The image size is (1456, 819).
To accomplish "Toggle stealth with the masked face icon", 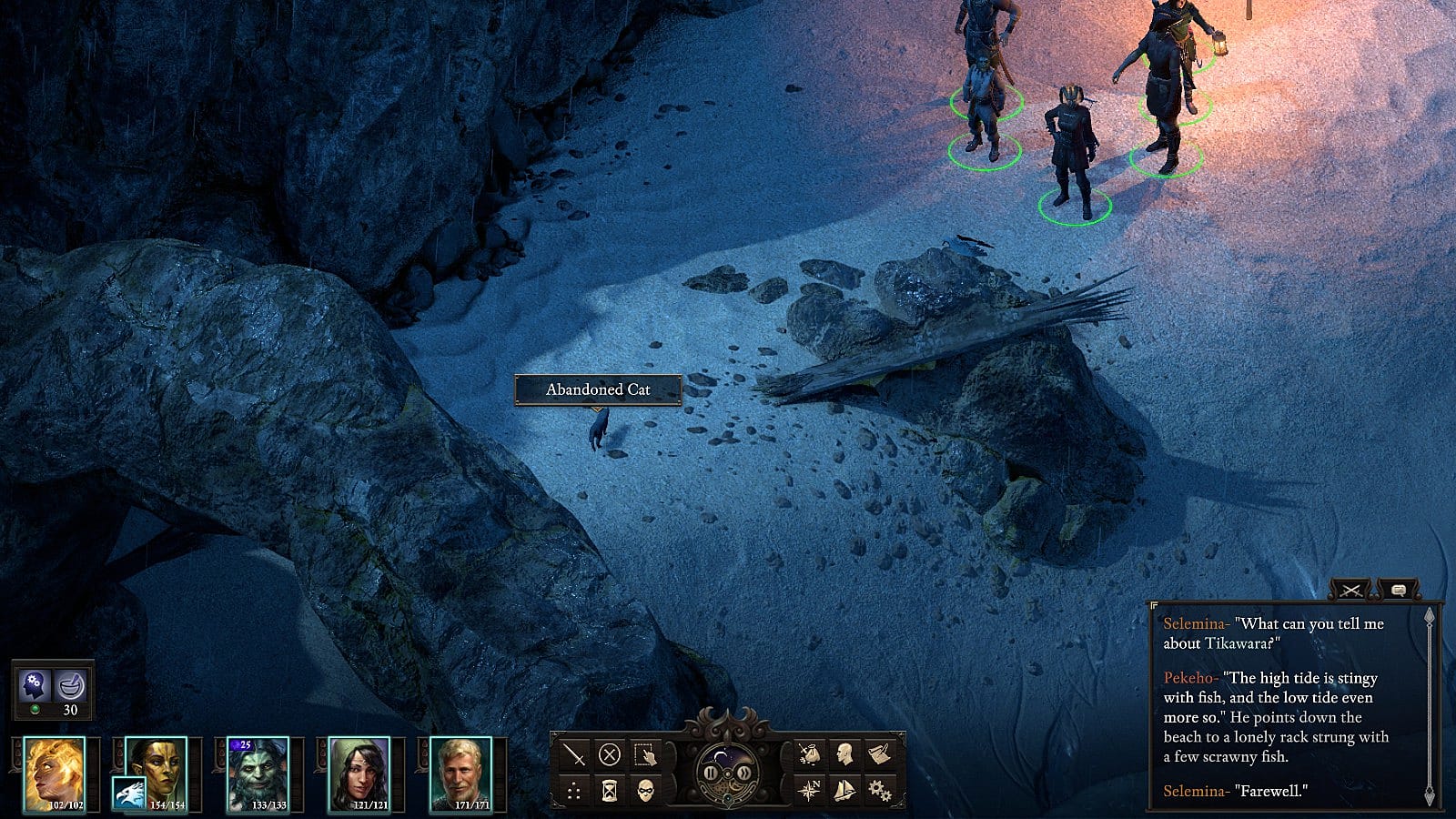I will click(644, 790).
